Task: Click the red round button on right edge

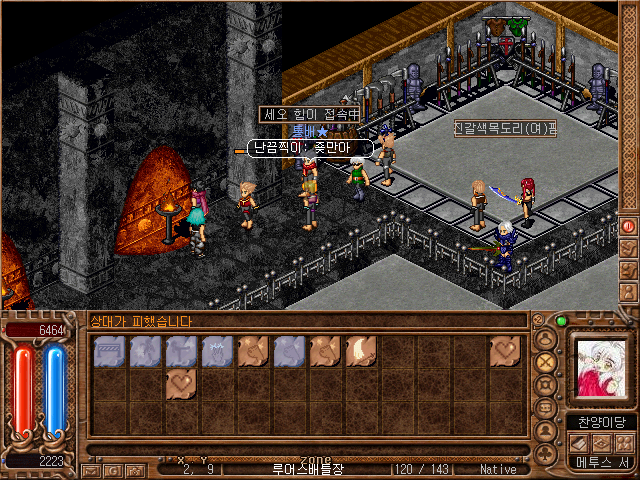Action: [629, 226]
